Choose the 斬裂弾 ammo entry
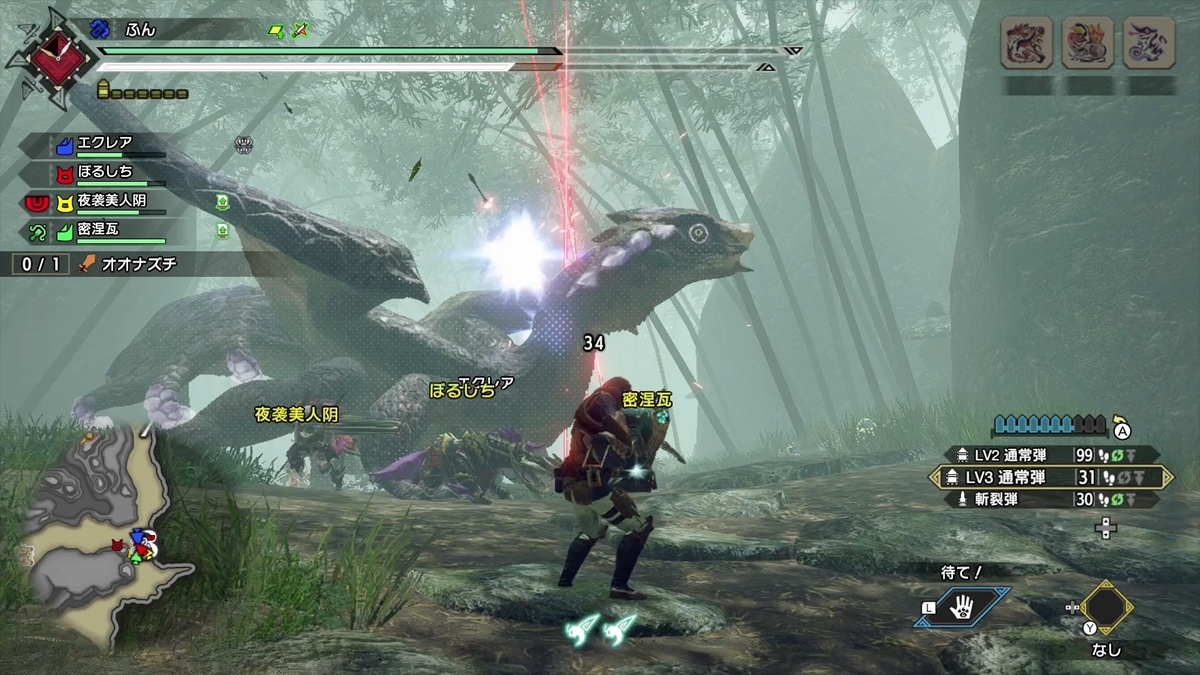The width and height of the screenshot is (1200, 675). [1049, 499]
